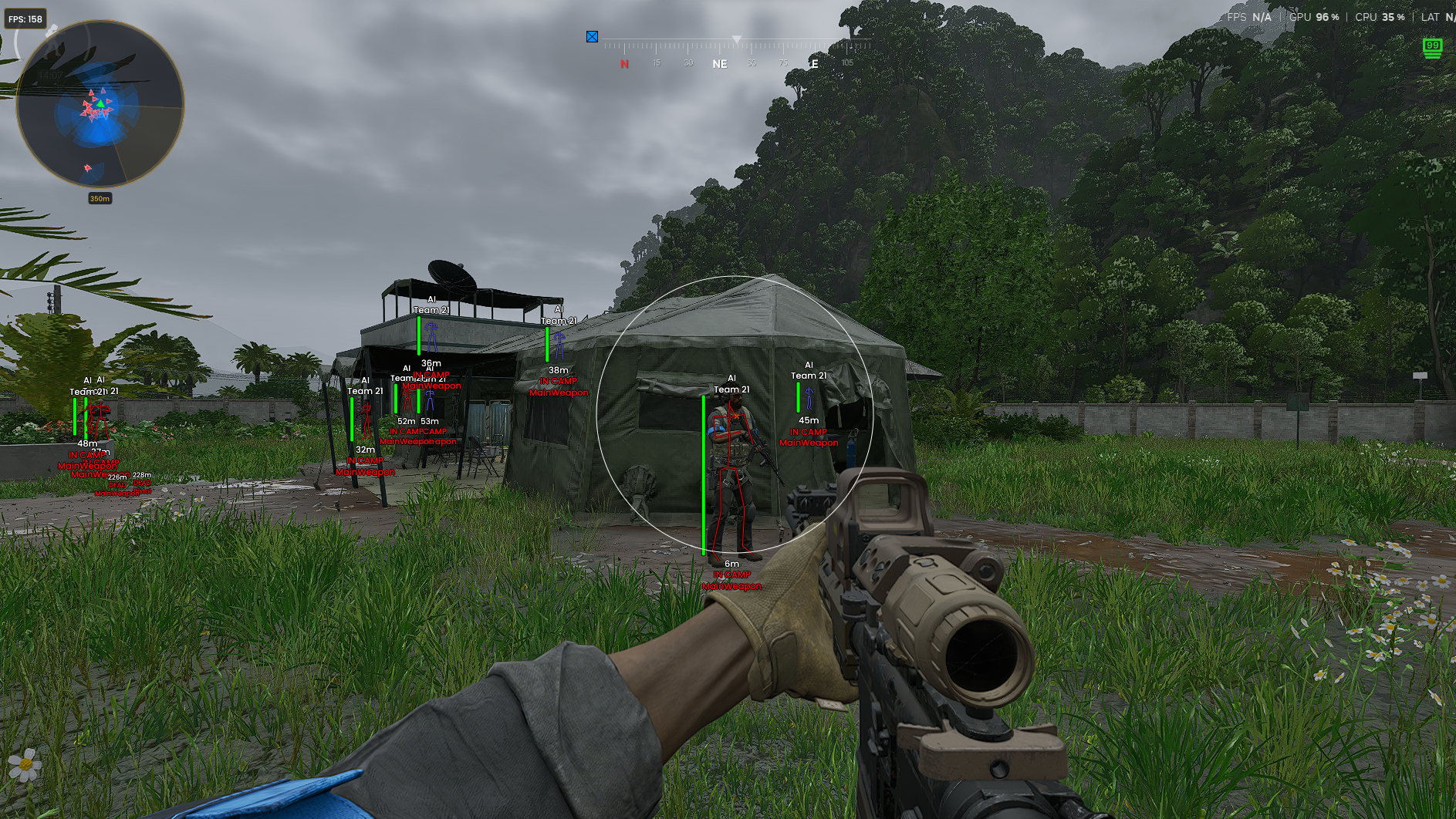Click the 14:07 clock inside the minimap
This screenshot has width=1456, height=819.
click(50, 75)
